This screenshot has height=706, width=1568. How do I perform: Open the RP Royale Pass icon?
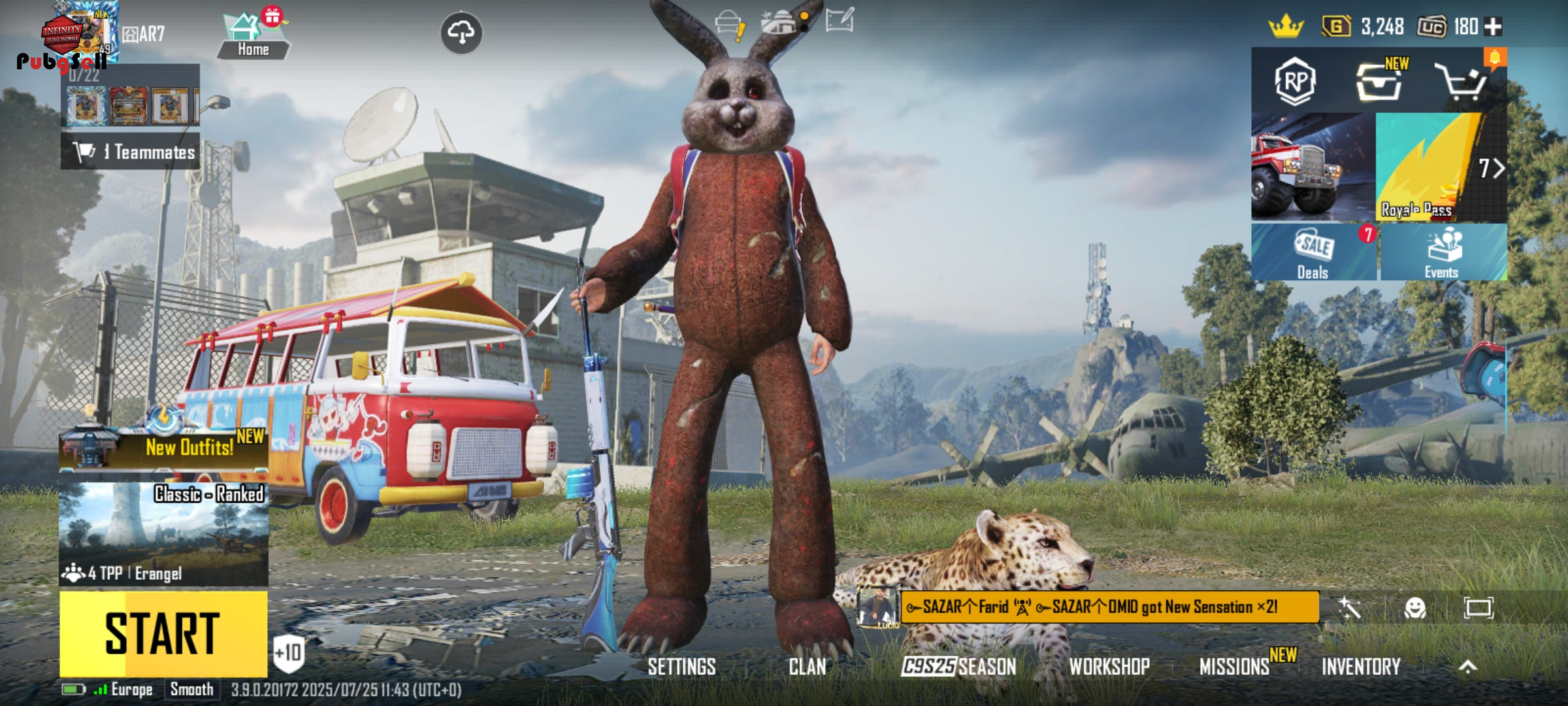coord(1295,82)
